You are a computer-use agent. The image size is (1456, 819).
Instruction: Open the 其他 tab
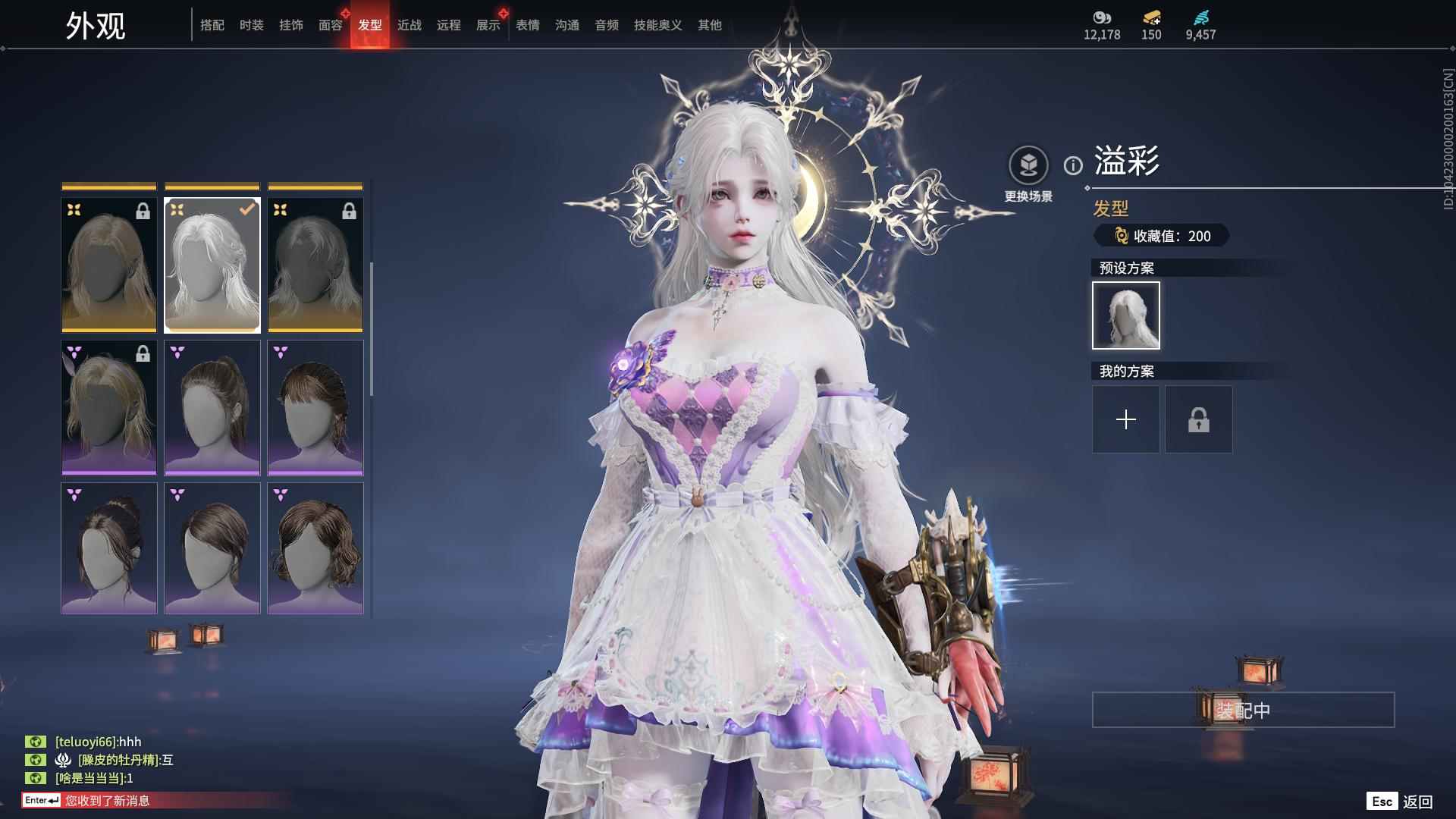pos(710,25)
